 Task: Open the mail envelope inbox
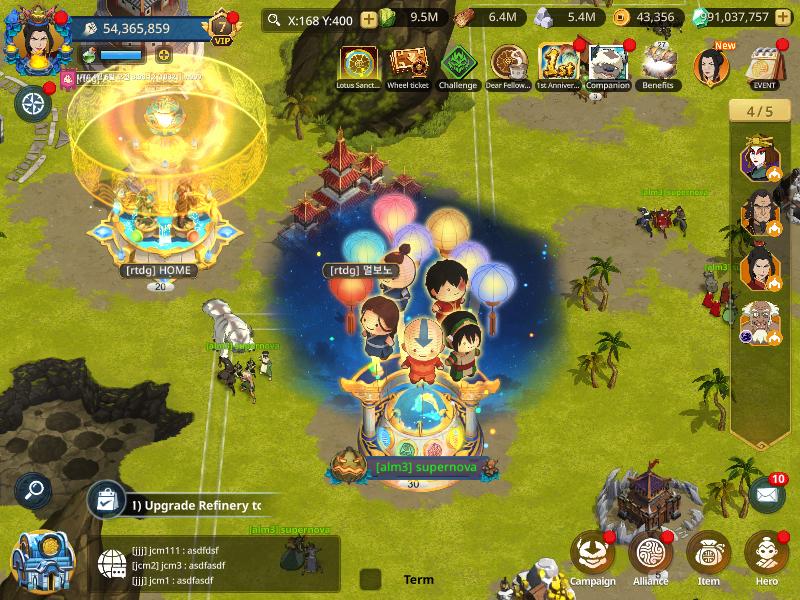point(766,494)
